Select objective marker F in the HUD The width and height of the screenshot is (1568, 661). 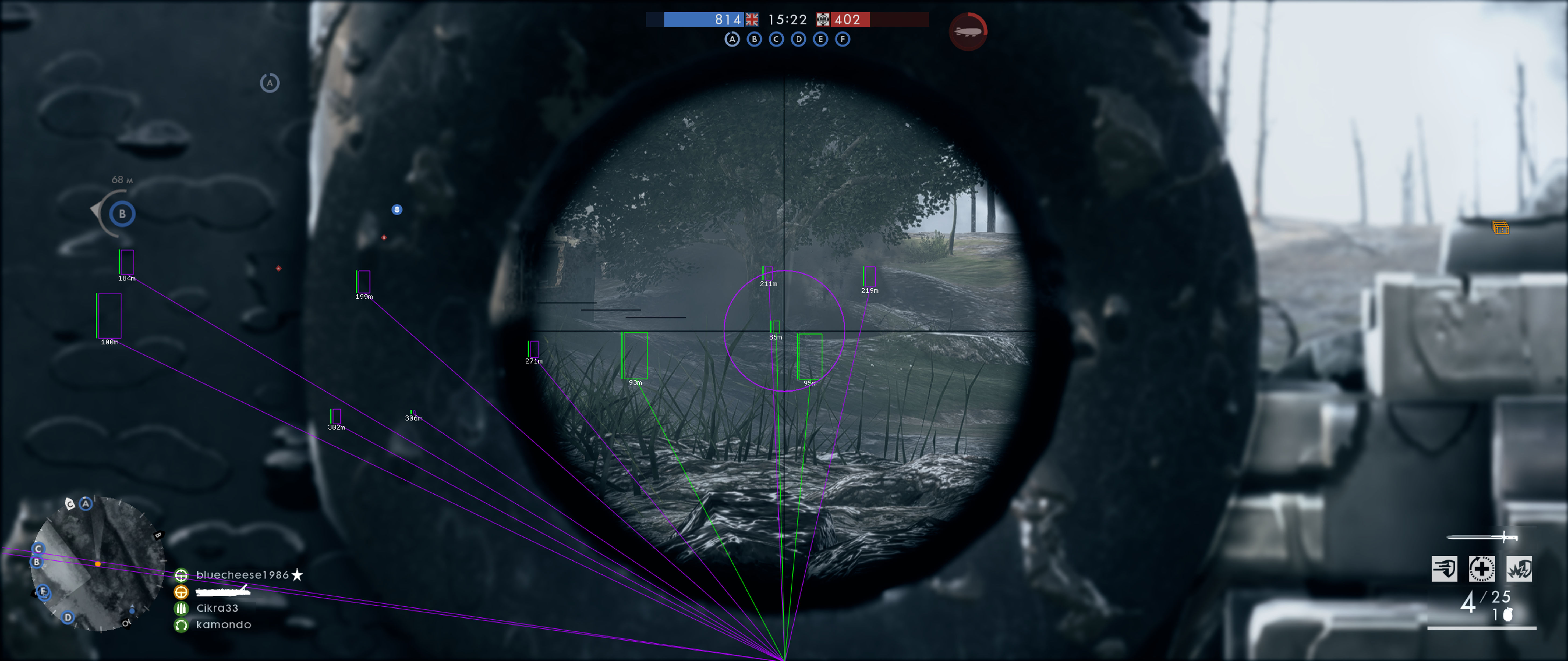(843, 39)
